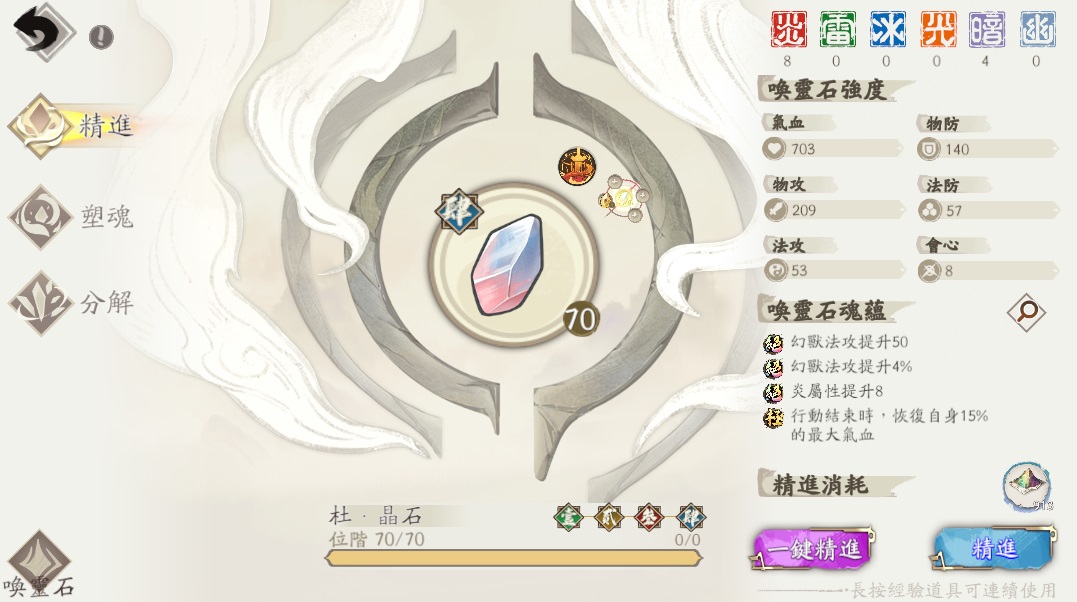The height and width of the screenshot is (602, 1077).
Task: Inspect soul details with the magnifier icon
Action: pyautogui.click(x=1025, y=313)
